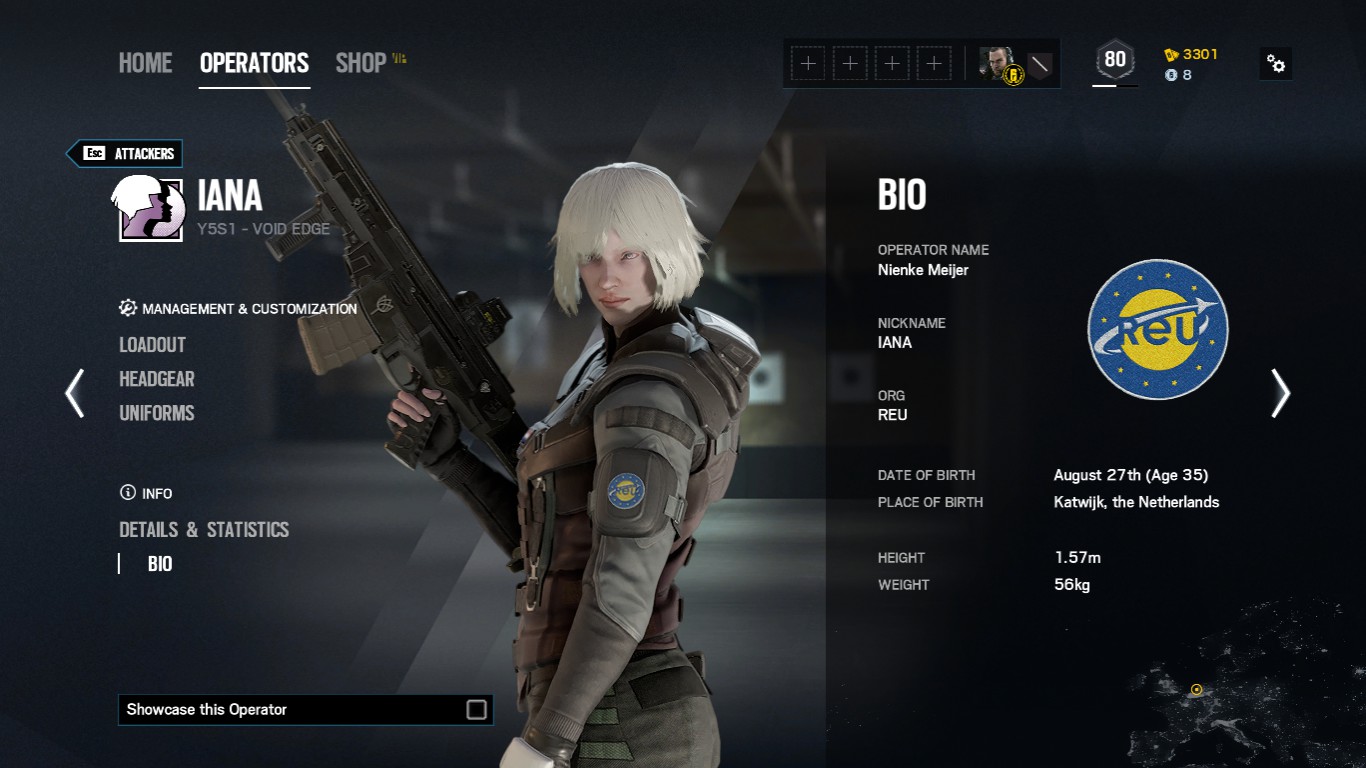Choose the Uniforms option
Screen dimensions: 1366x768
point(157,413)
